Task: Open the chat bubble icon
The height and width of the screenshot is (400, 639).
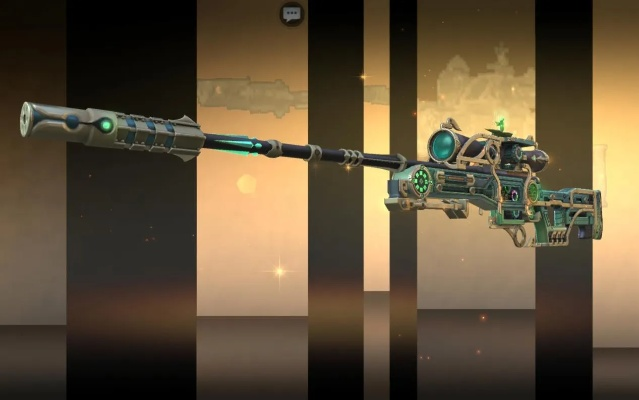Action: [292, 14]
